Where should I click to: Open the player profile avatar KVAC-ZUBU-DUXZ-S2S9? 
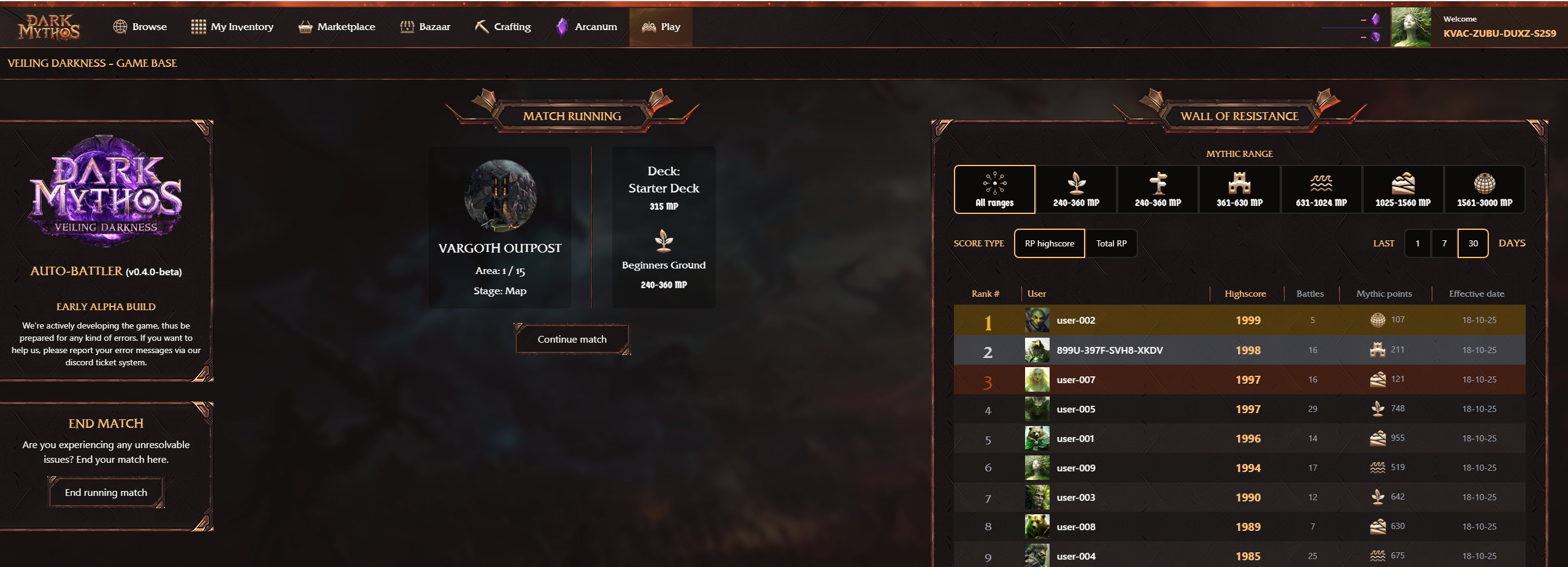[1412, 26]
